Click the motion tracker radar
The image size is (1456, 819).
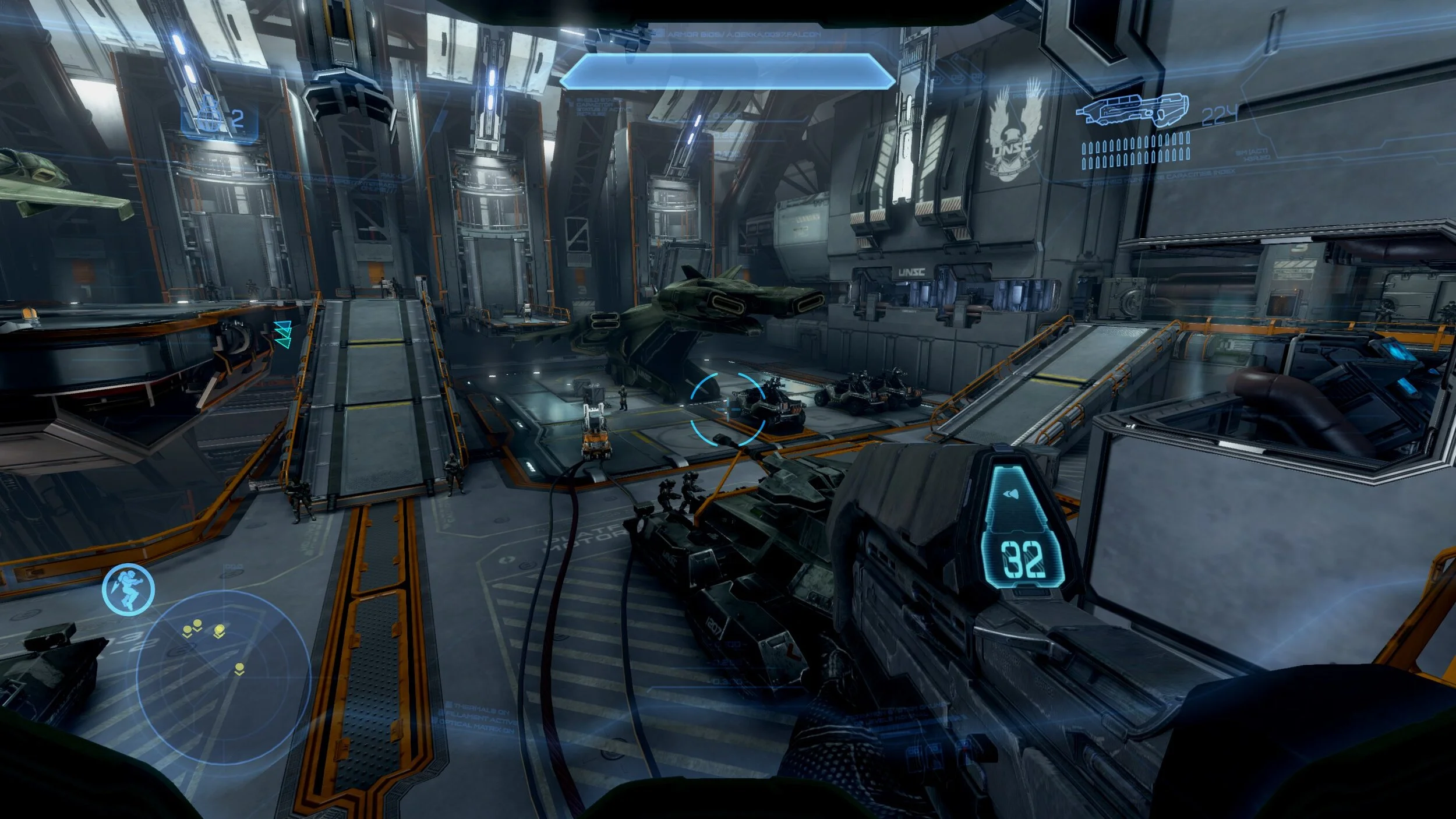coord(223,677)
